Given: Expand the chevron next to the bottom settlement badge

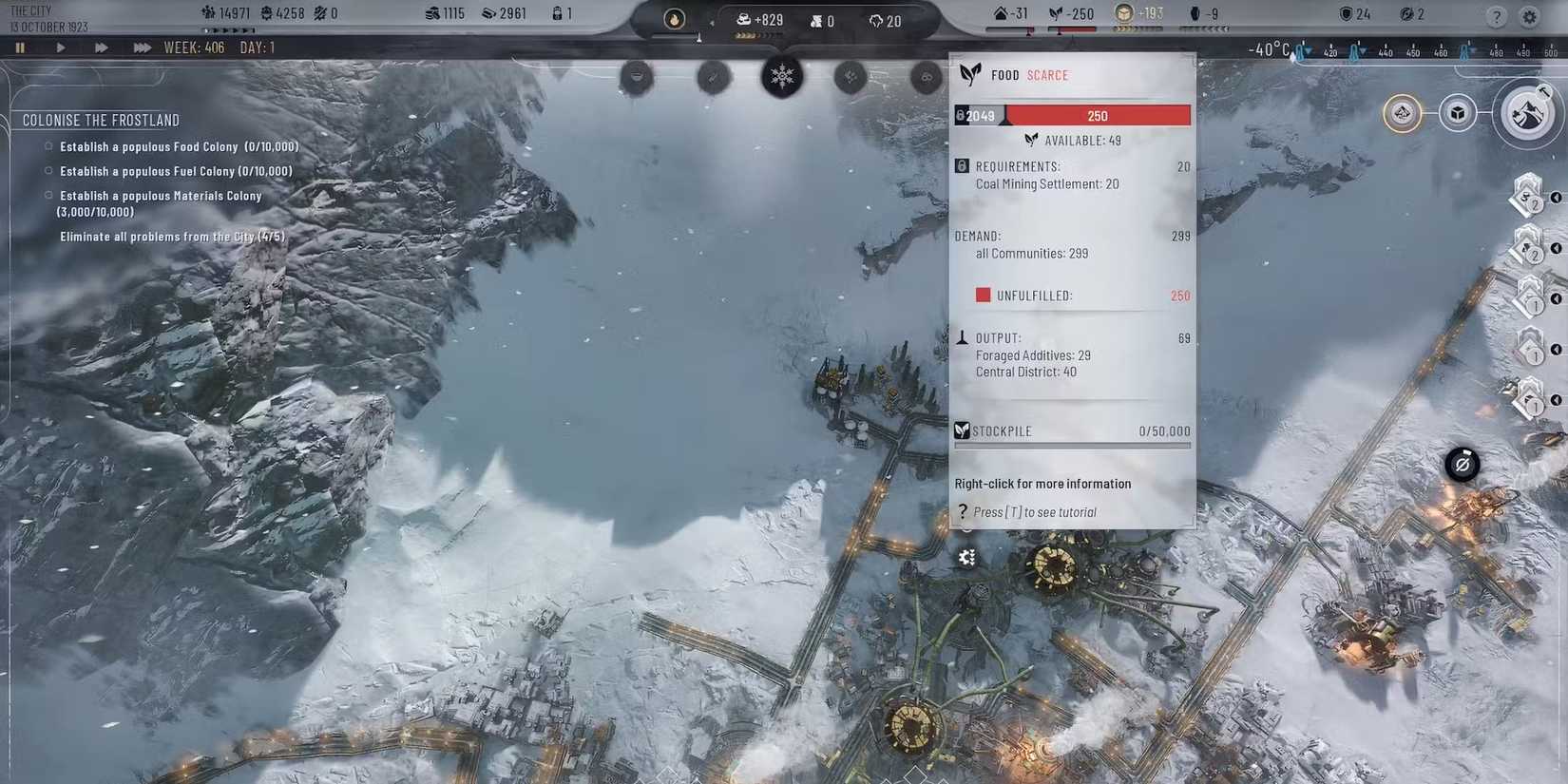Looking at the screenshot, I should (x=1555, y=400).
